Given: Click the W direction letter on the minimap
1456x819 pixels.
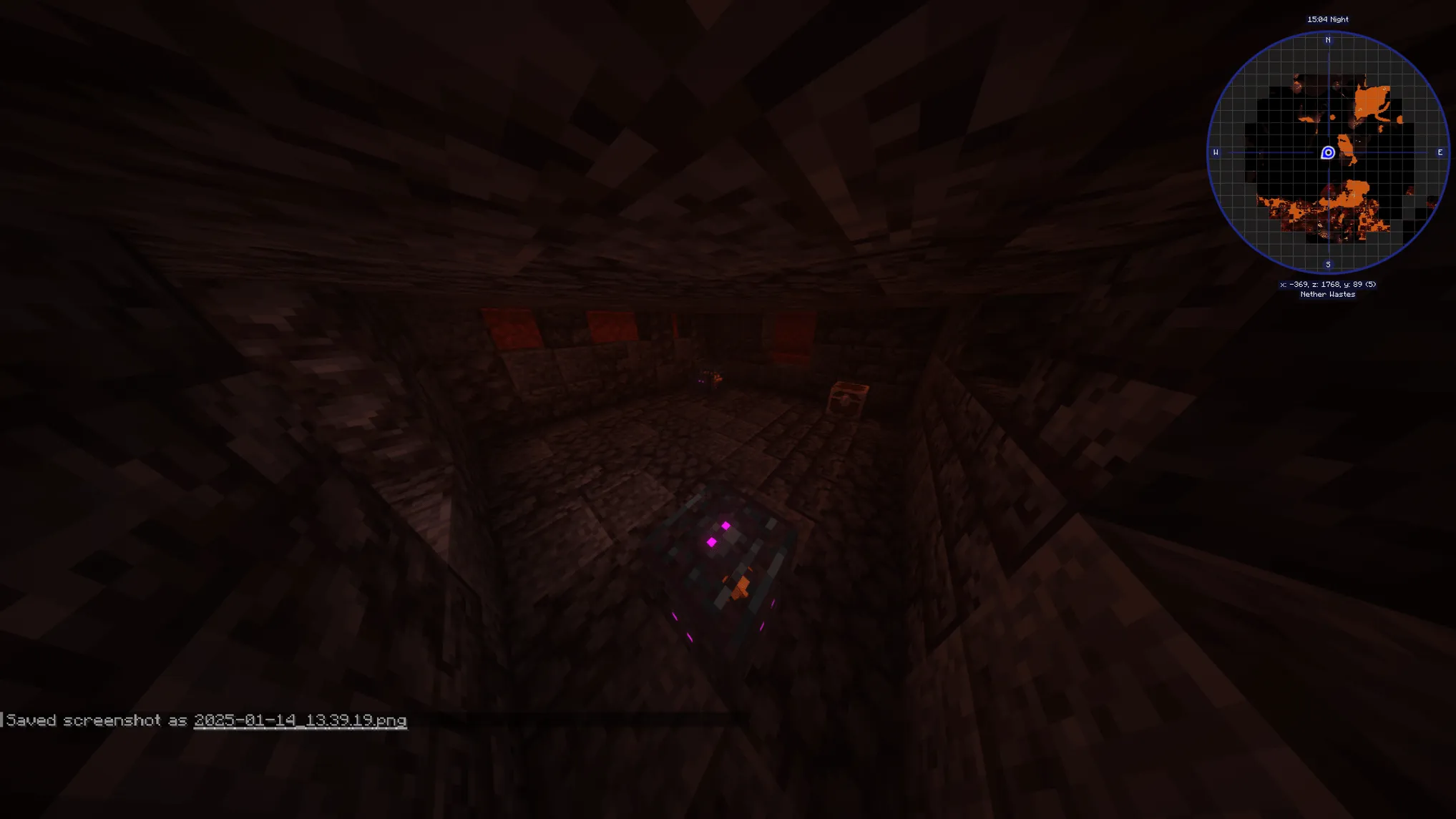Looking at the screenshot, I should coord(1216,152).
